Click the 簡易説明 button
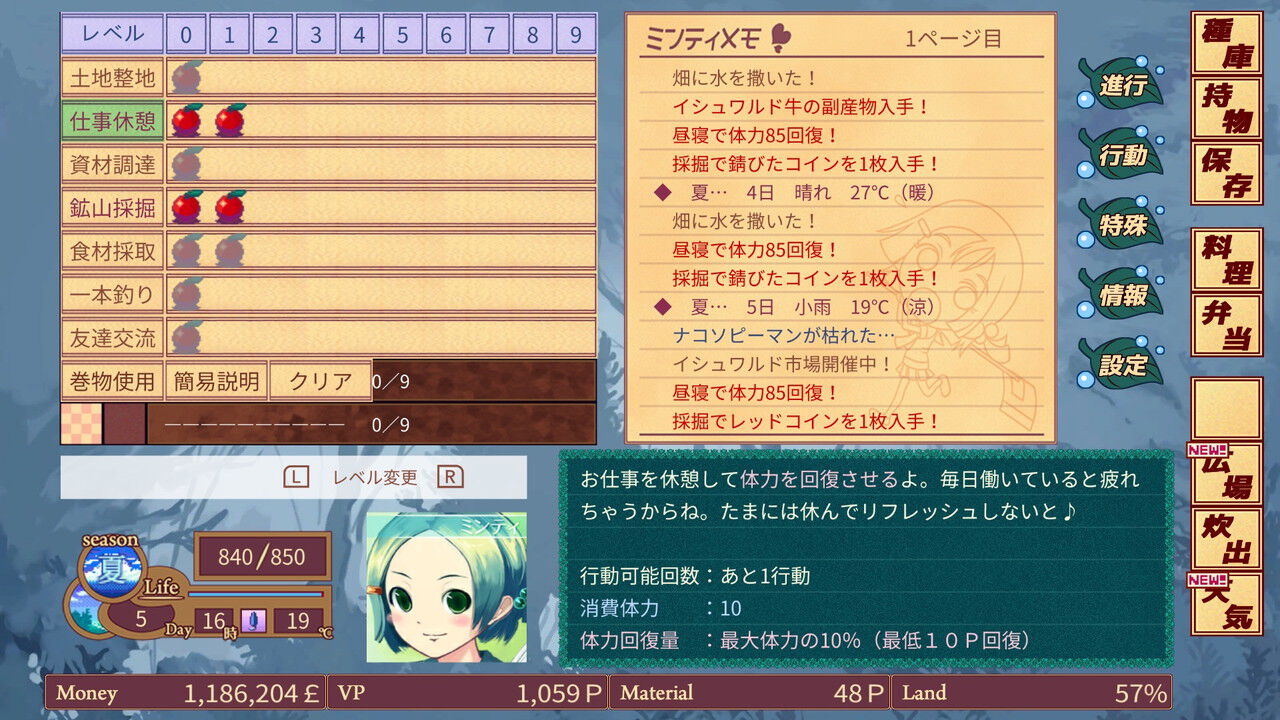The height and width of the screenshot is (720, 1280). pos(217,381)
